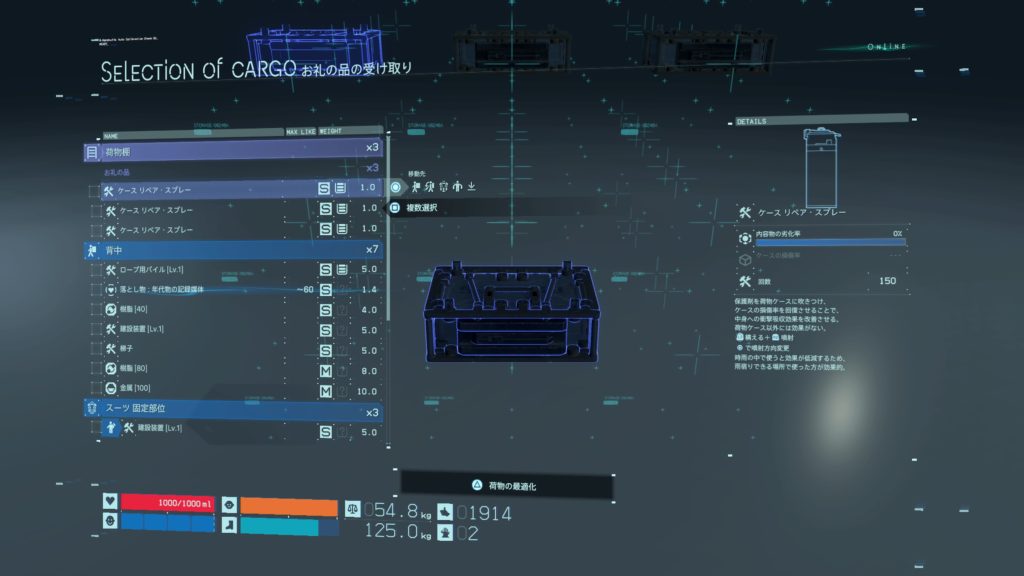
Task: Collapse the 背中 category header
Action: (232, 249)
